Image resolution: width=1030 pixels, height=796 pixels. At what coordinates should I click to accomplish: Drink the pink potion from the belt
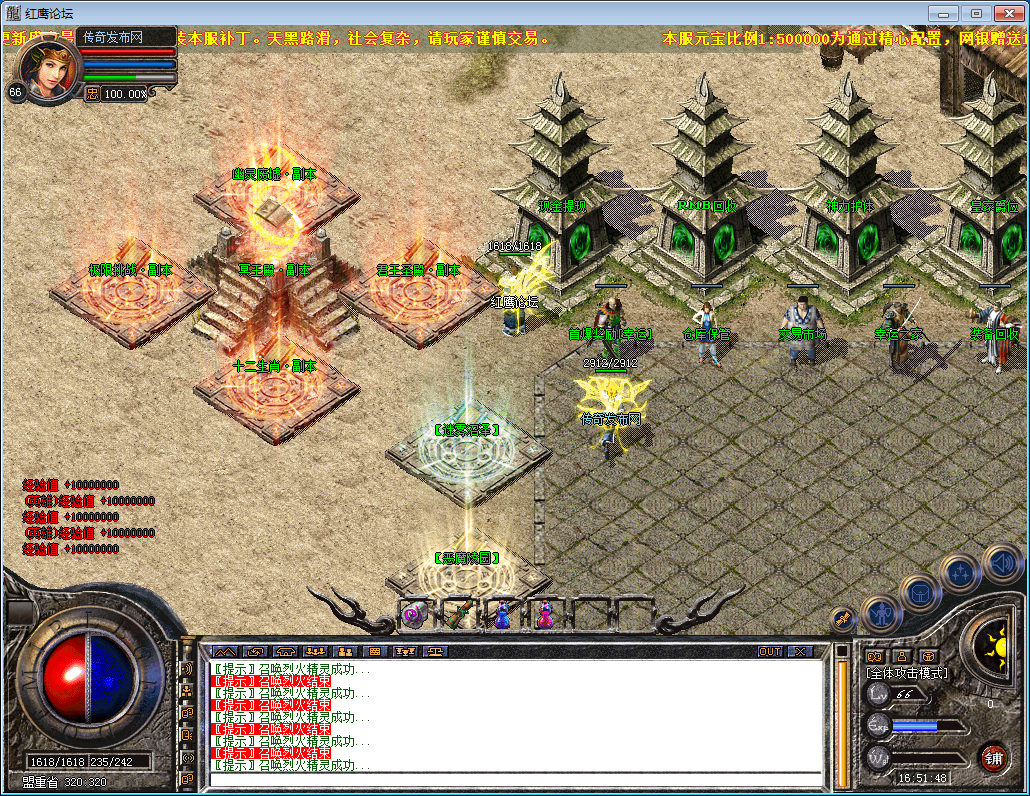[x=545, y=614]
